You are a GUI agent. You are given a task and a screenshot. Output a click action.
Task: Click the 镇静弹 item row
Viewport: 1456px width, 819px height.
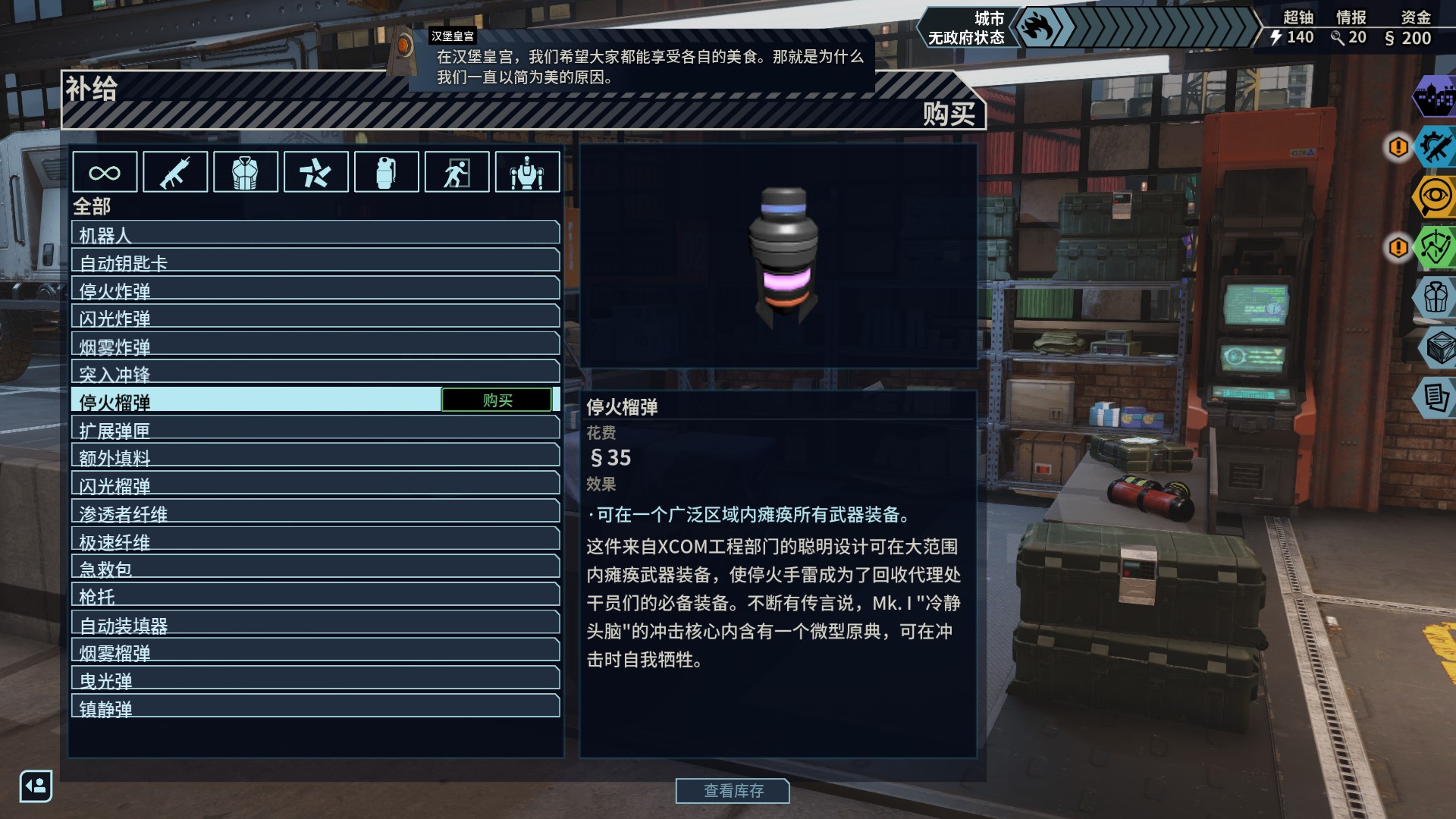[x=315, y=708]
